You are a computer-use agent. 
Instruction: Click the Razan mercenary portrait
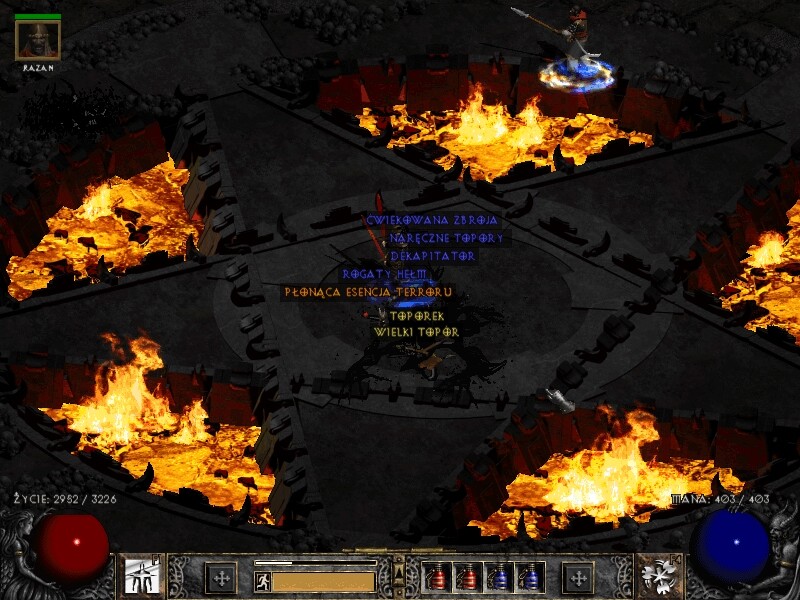click(x=38, y=40)
